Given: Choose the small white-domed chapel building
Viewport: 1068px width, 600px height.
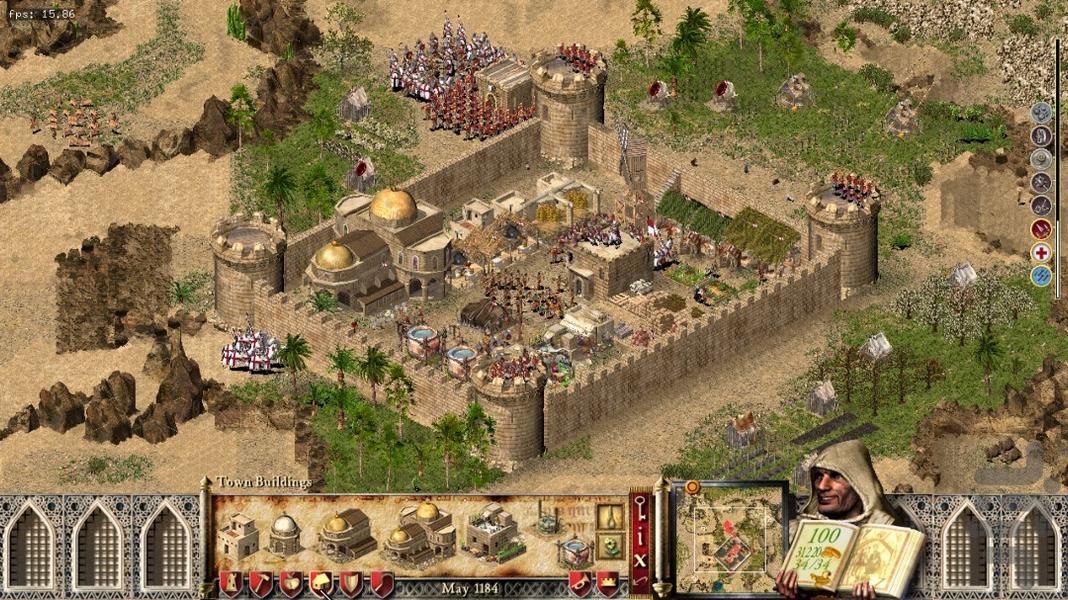Looking at the screenshot, I should pyautogui.click(x=285, y=535).
